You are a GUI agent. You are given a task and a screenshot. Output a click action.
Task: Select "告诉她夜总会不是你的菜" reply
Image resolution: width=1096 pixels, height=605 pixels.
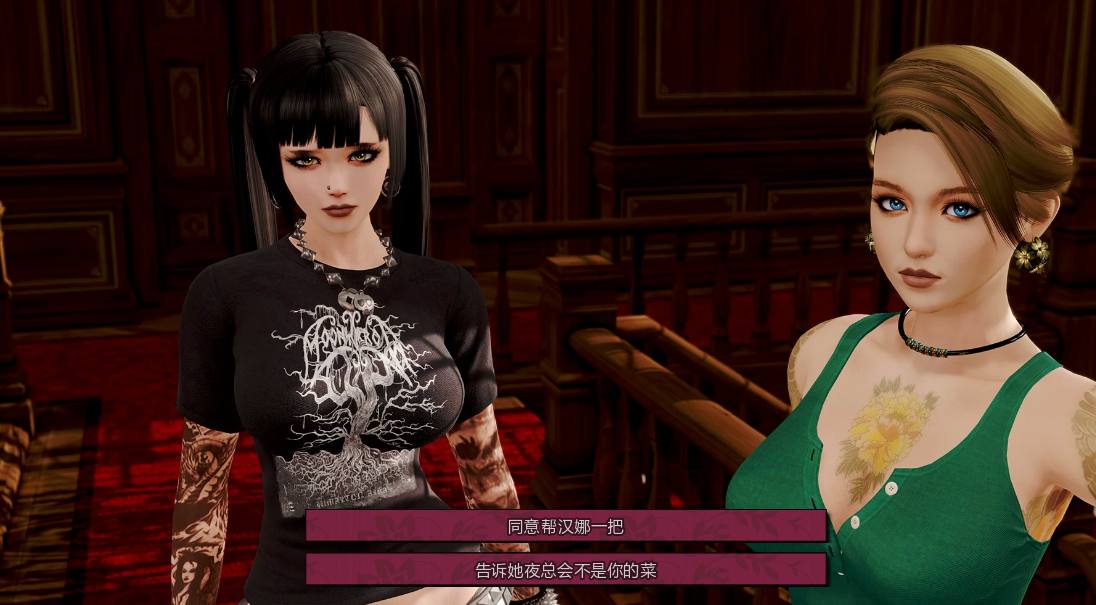(x=566, y=570)
